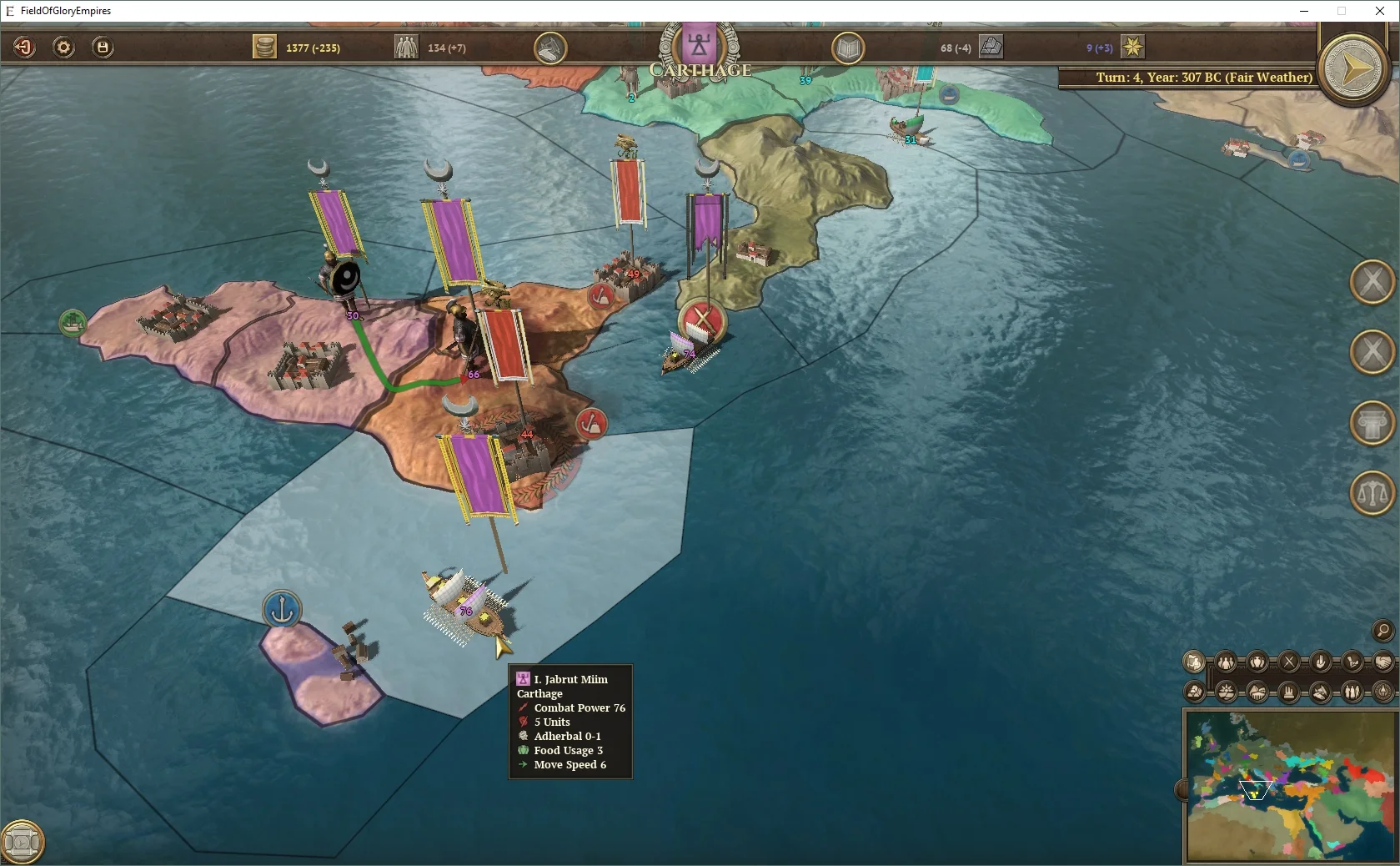Select the anchor port icon near Malta
Image resolution: width=1400 pixels, height=866 pixels.
pos(283,610)
